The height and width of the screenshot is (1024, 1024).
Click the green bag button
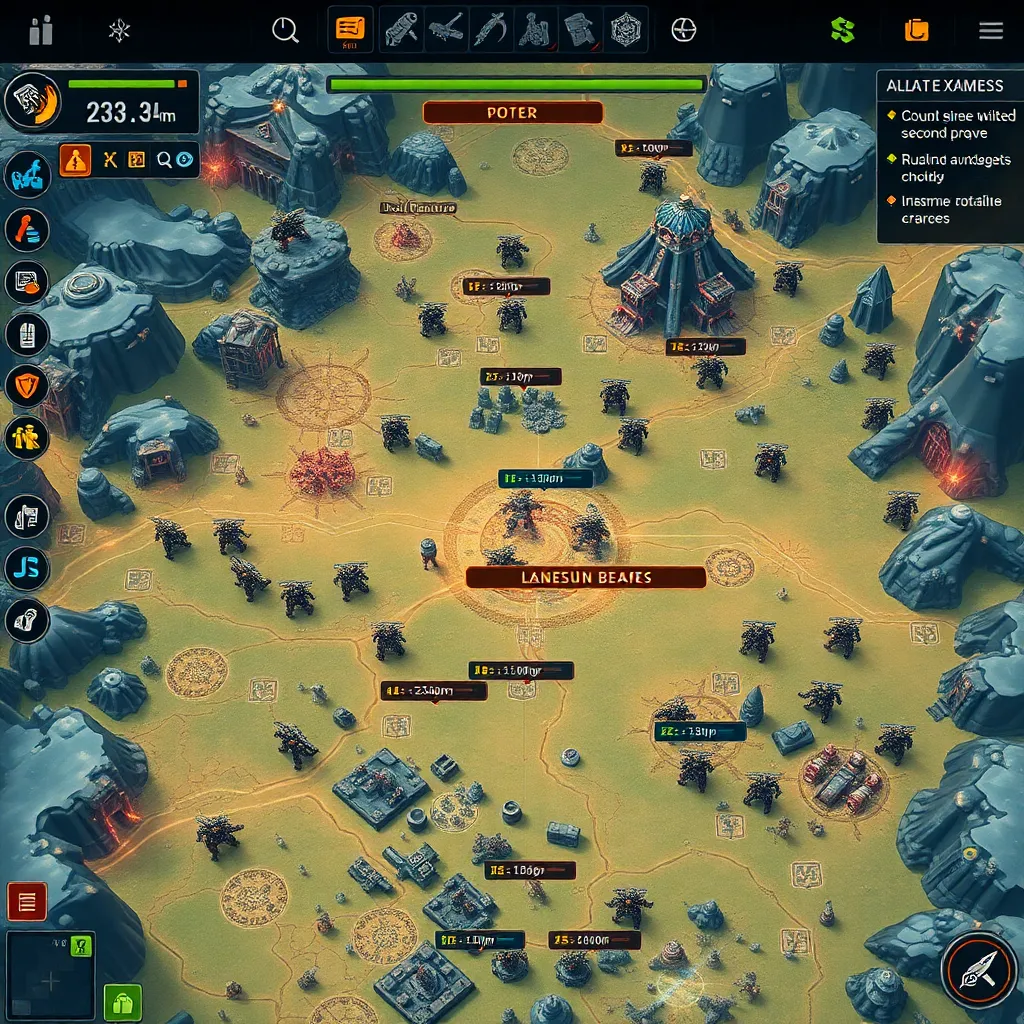(x=123, y=1001)
